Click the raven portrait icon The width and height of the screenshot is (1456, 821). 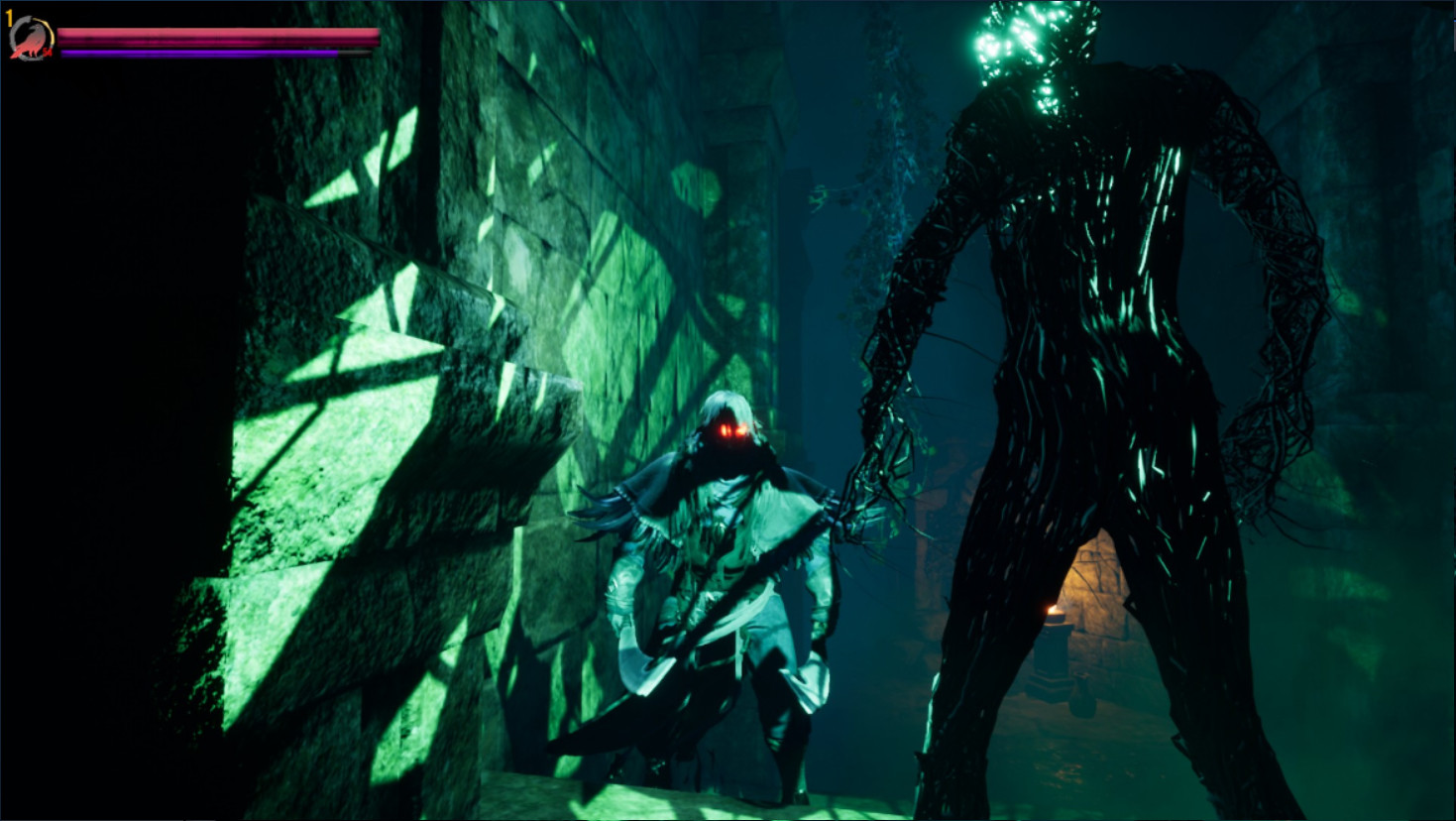coord(33,38)
